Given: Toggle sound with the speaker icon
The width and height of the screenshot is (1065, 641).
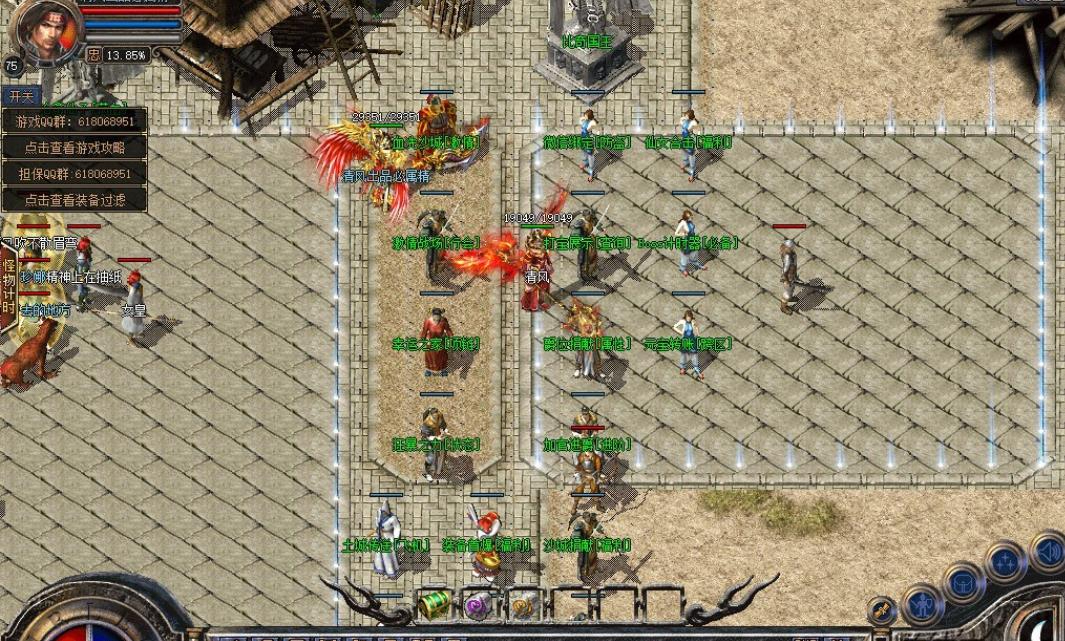Looking at the screenshot, I should click(1048, 551).
